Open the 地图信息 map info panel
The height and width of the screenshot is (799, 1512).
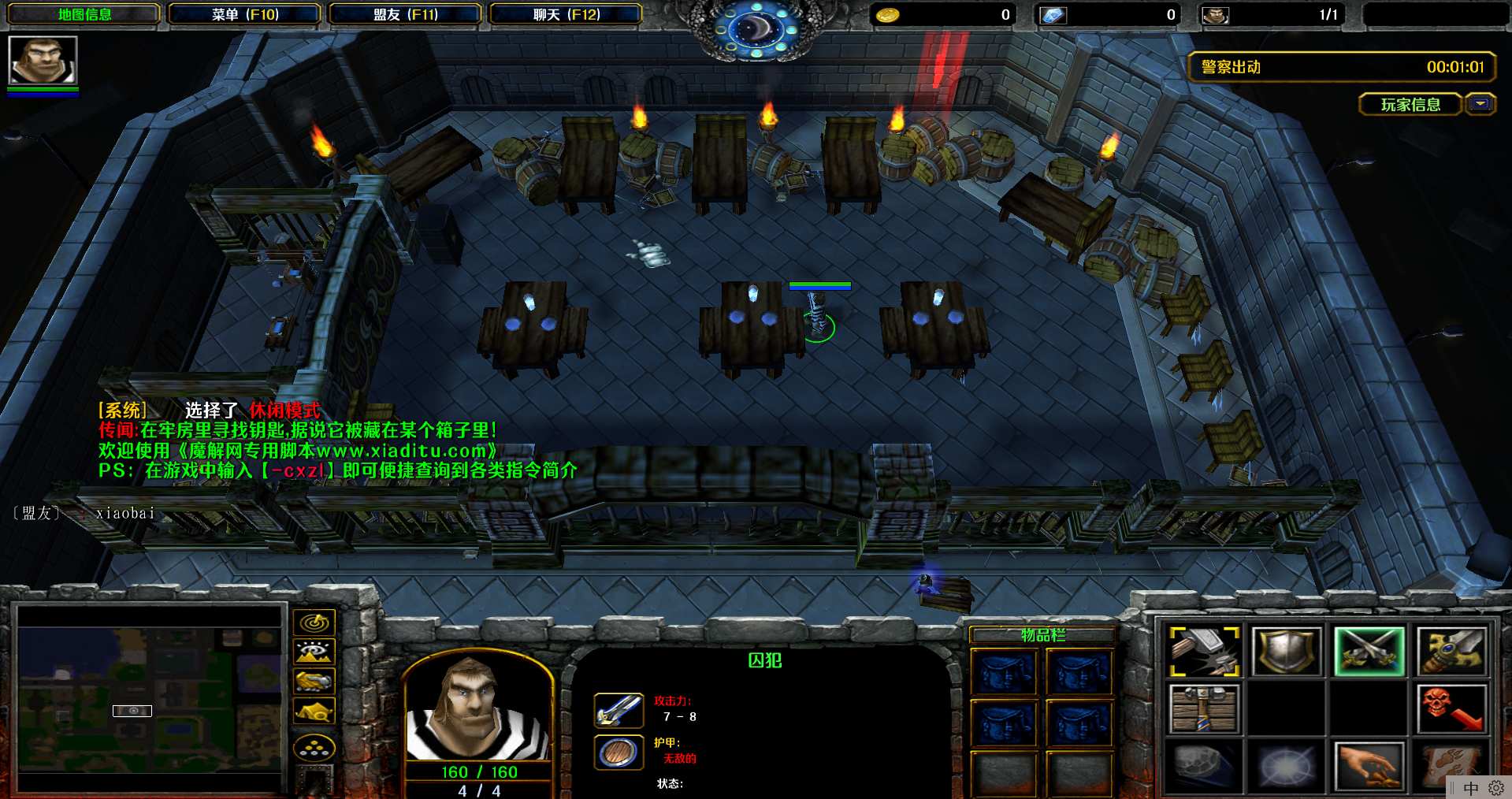(x=84, y=14)
